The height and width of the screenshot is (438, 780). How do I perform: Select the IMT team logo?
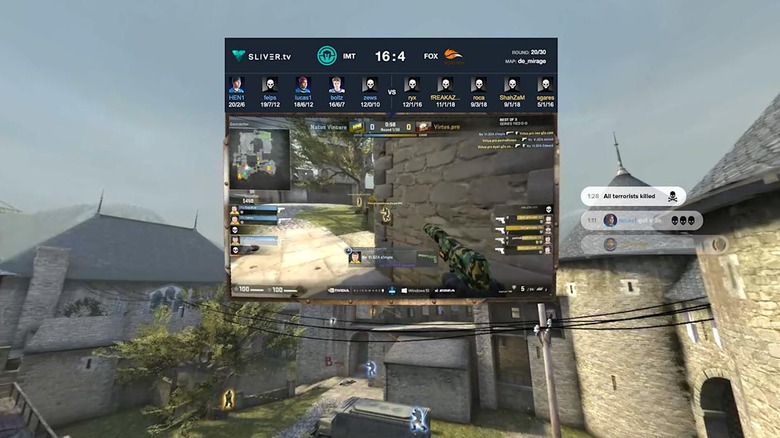[327, 56]
